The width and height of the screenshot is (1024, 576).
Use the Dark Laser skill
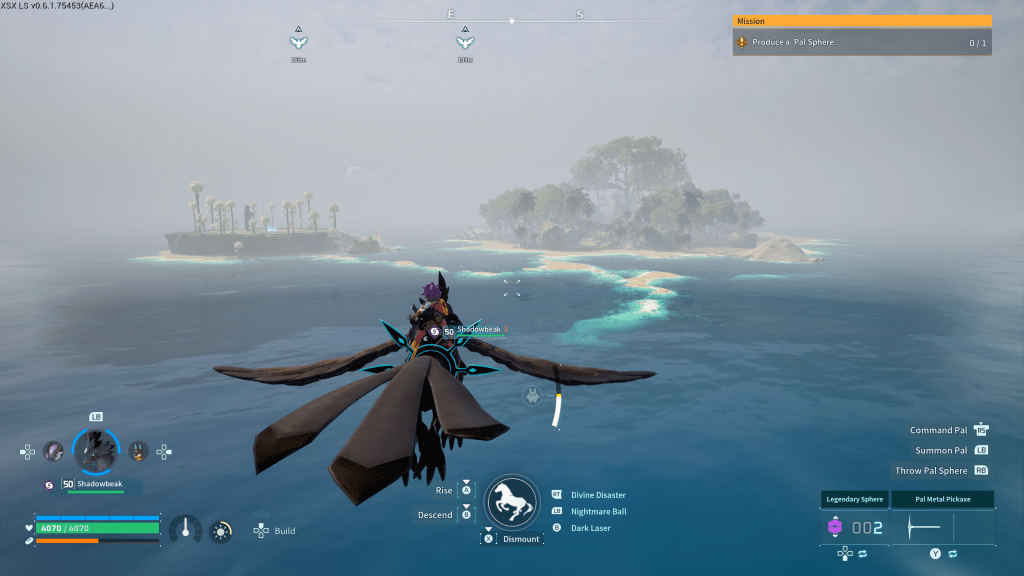tap(590, 528)
